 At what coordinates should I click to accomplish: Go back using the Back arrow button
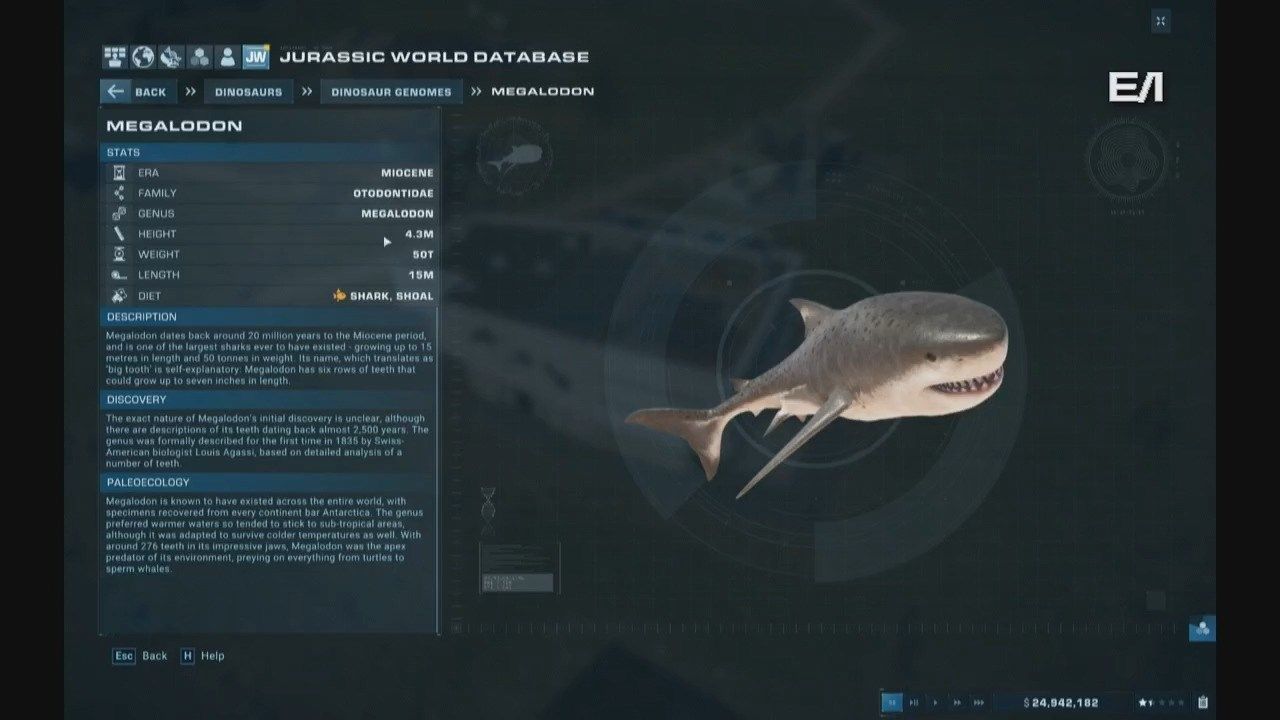(136, 92)
